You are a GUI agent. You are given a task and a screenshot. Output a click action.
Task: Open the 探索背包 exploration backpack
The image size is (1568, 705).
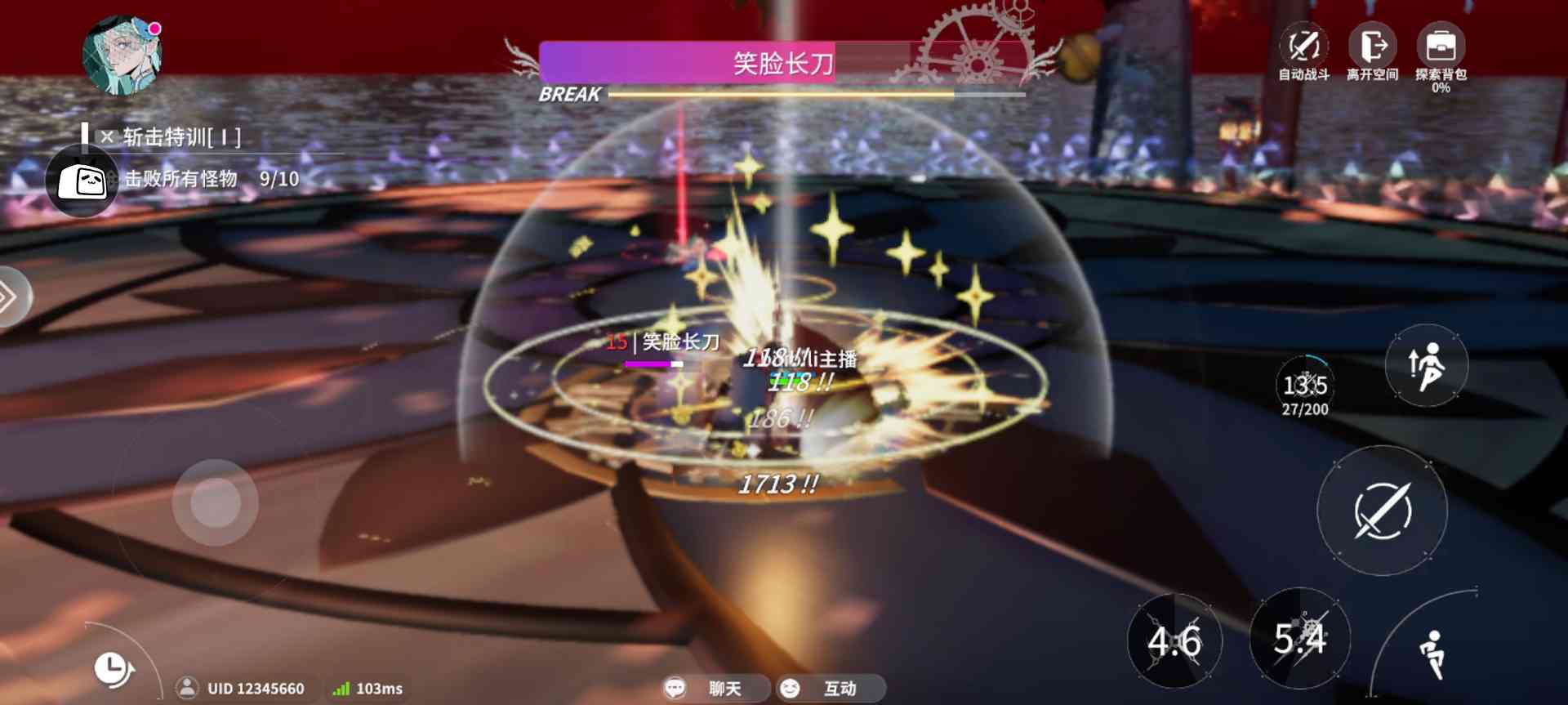pos(1440,45)
